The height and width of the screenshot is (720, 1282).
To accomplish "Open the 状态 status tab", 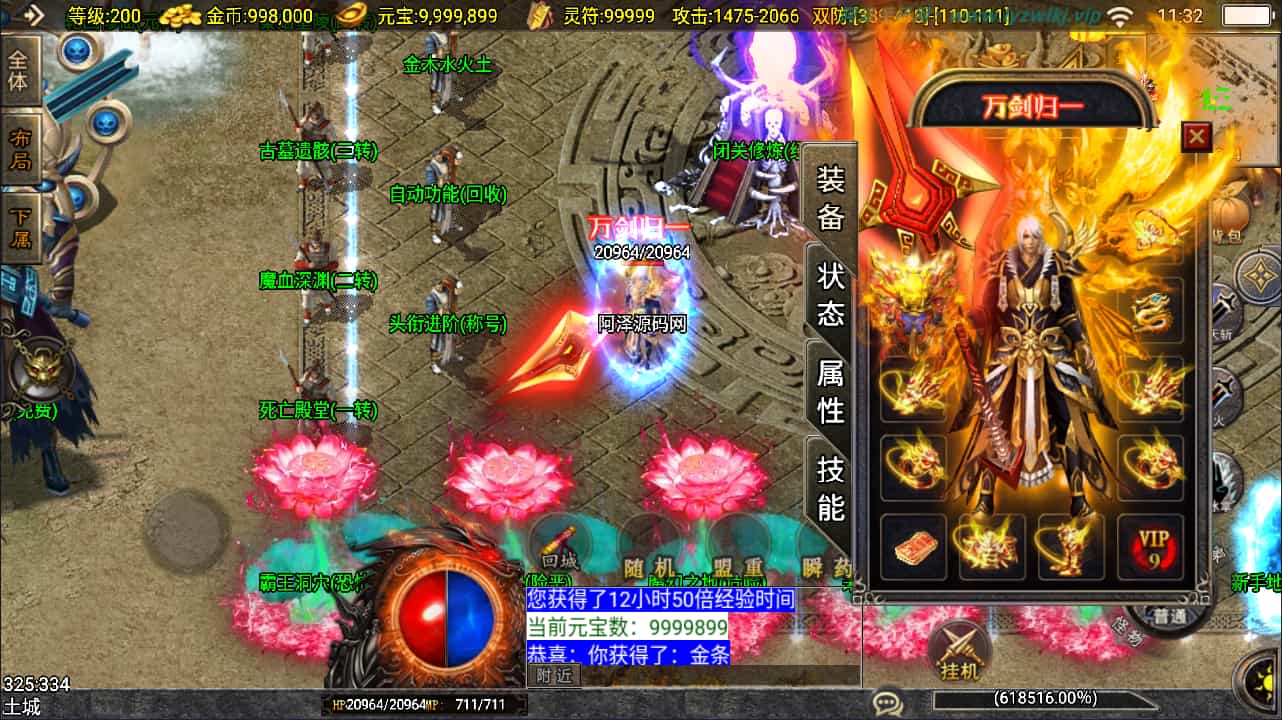I will tap(831, 293).
